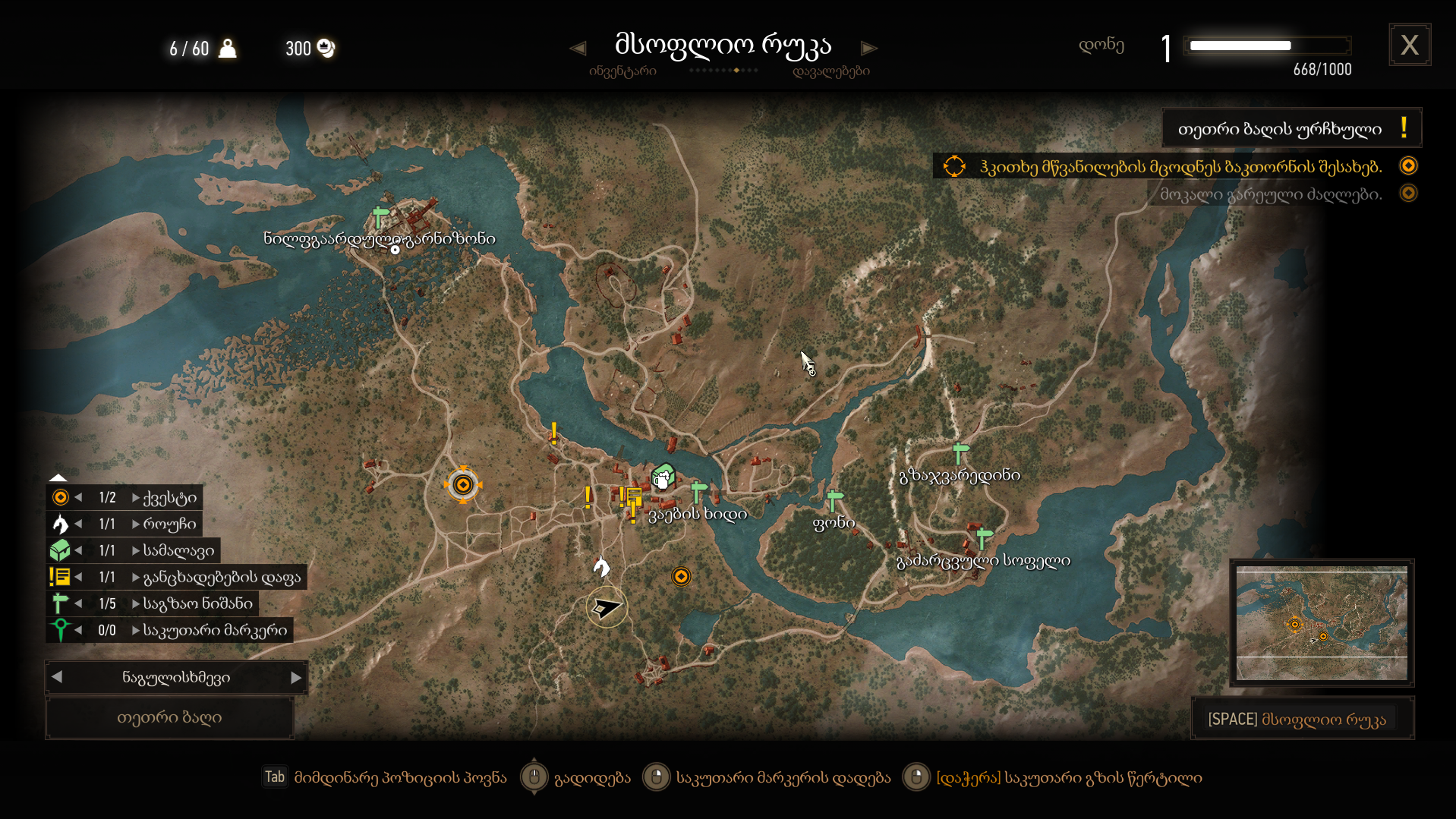This screenshot has width=1456, height=819.
Task: Select the საკუთარი მარკერი legend entry
Action: click(215, 631)
